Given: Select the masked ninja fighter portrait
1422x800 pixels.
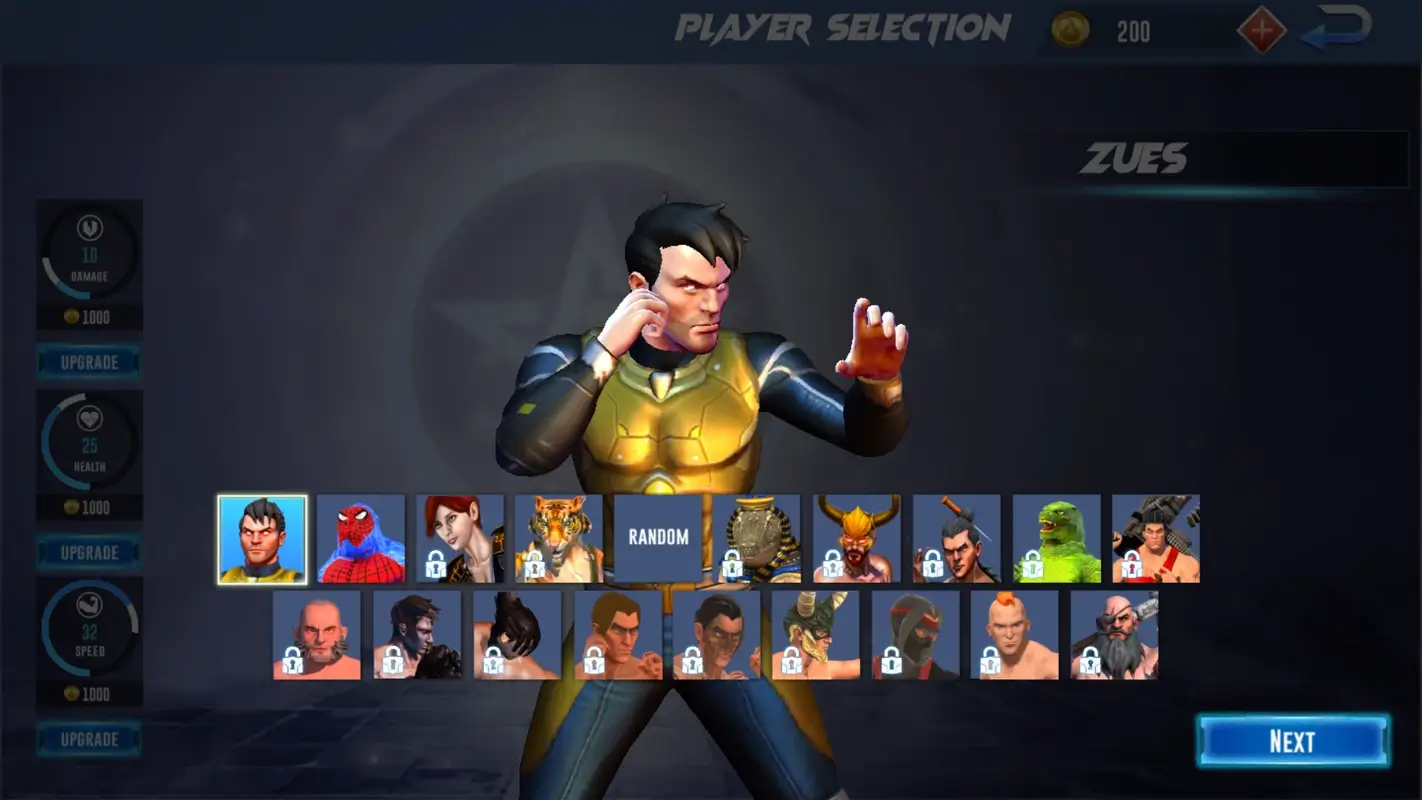Looking at the screenshot, I should [x=915, y=635].
